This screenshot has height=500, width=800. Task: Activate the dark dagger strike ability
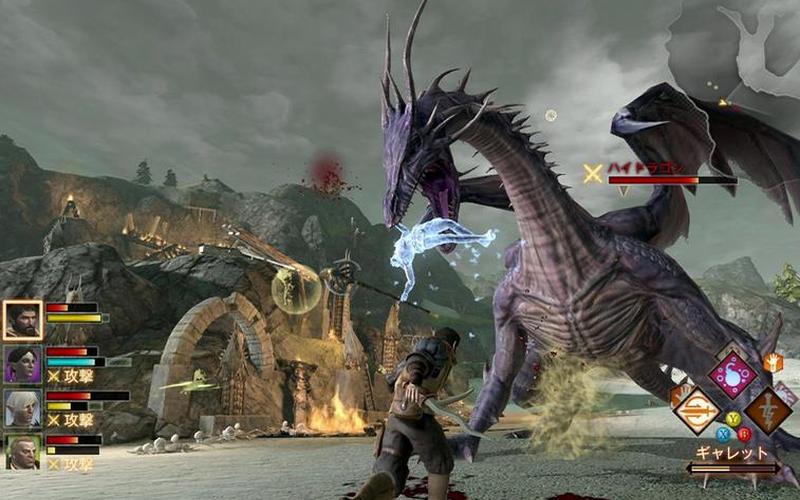(x=768, y=410)
